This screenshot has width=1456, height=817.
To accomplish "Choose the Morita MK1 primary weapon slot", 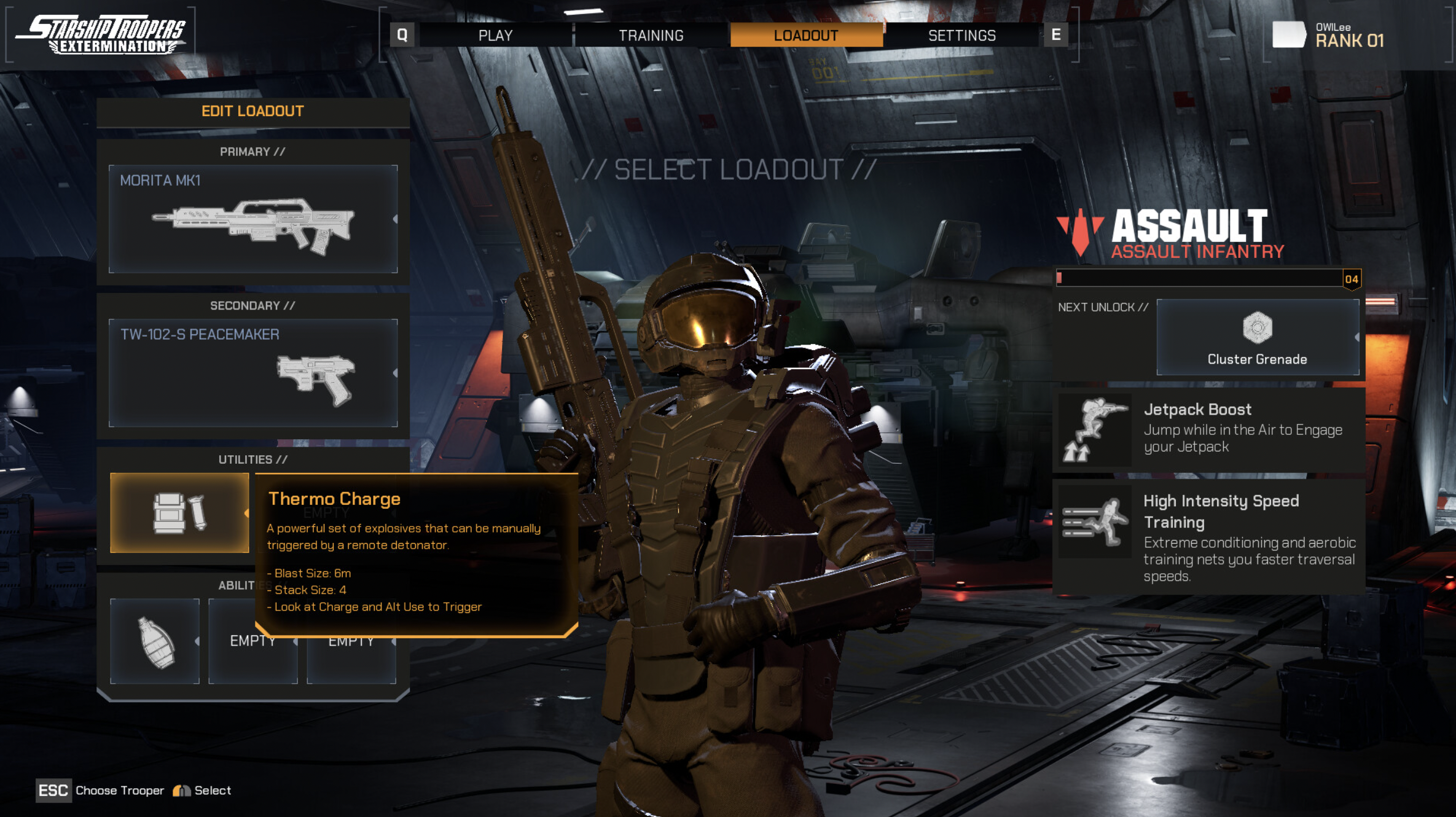I will click(253, 219).
